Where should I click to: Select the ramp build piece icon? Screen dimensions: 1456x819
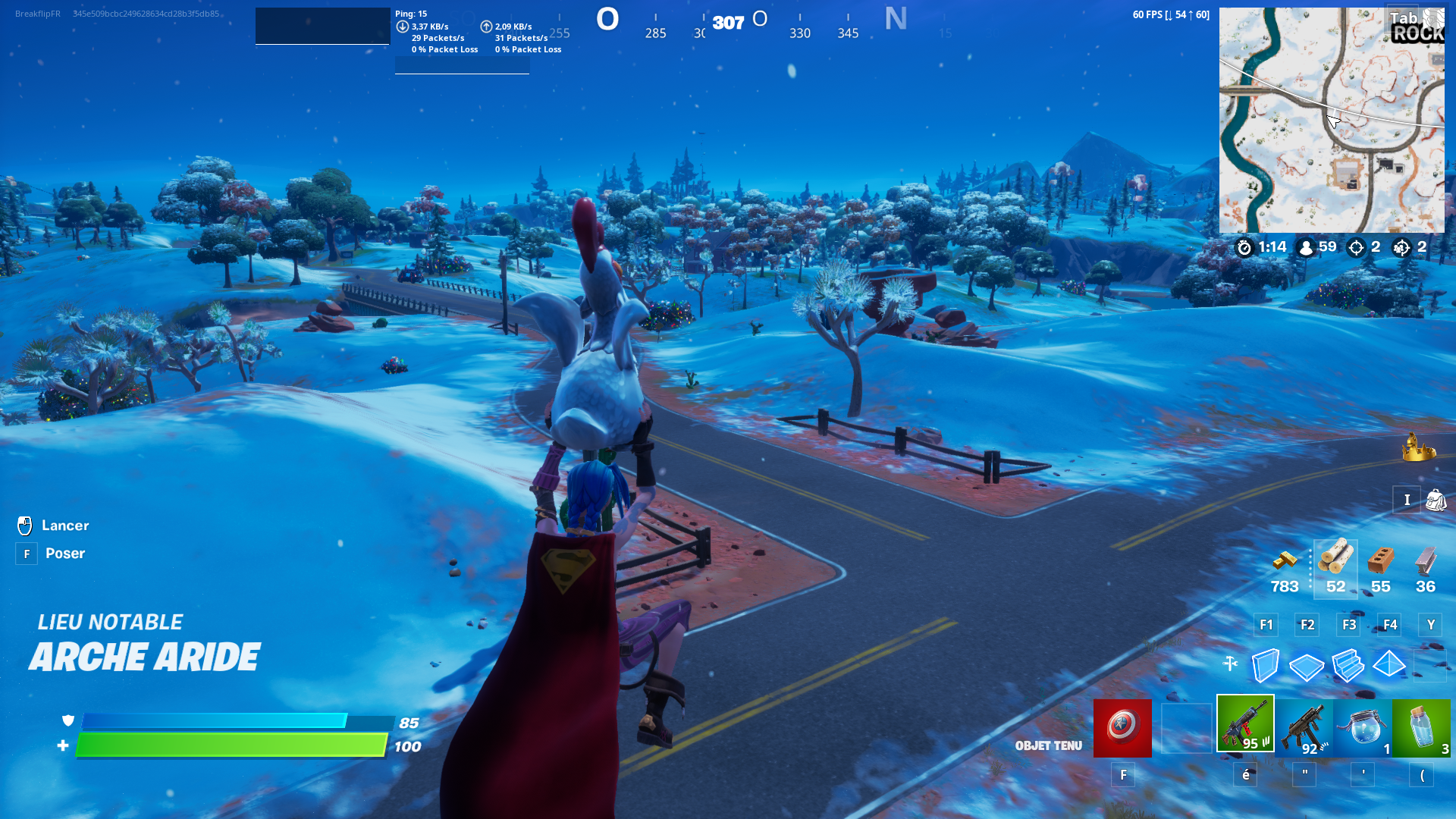(1348, 666)
